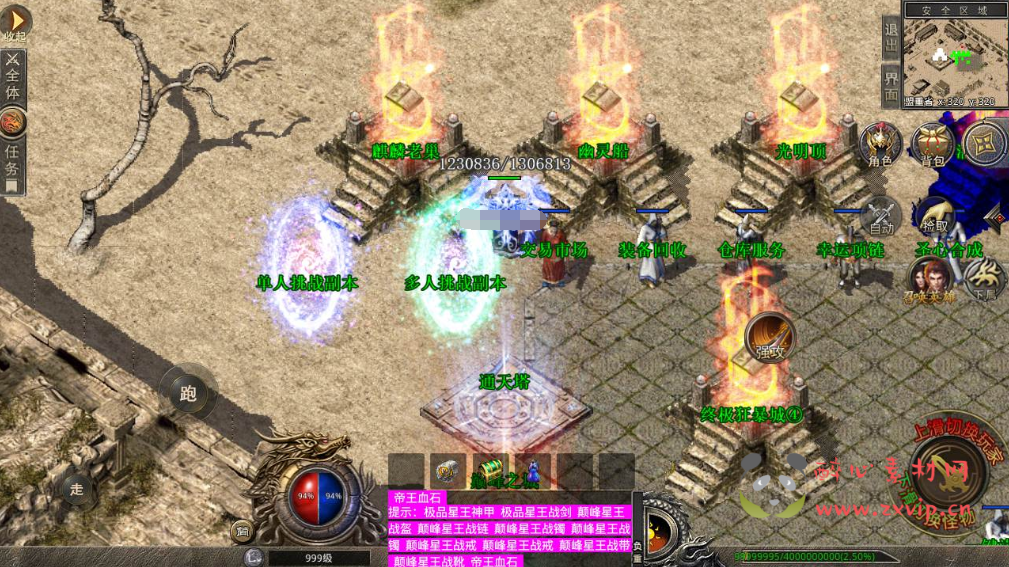Click the pink chat message log
The width and height of the screenshot is (1009, 567).
pos(510,530)
